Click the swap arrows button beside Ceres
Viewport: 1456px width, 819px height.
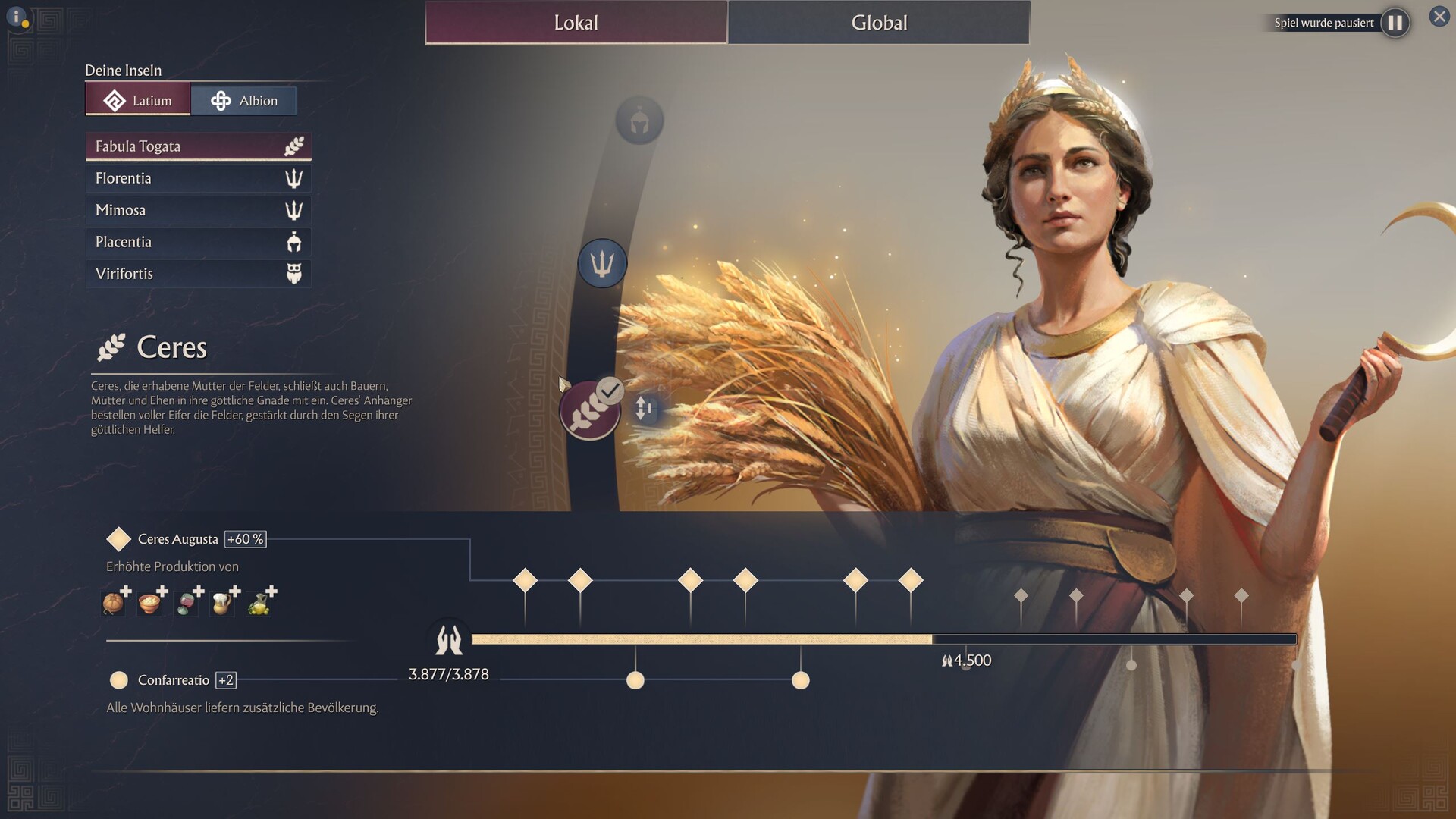[644, 408]
